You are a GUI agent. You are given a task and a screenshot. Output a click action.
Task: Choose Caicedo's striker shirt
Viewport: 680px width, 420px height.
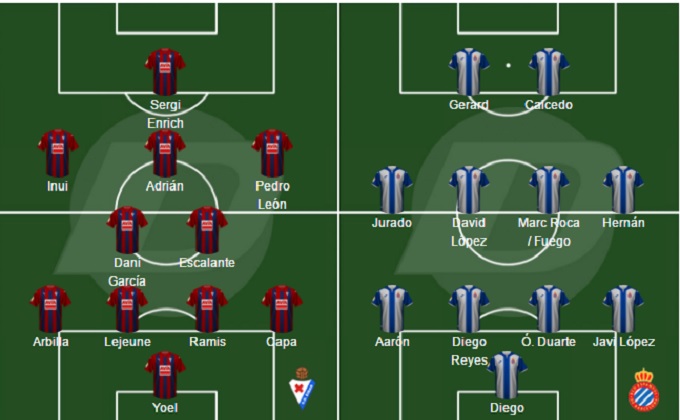point(549,71)
